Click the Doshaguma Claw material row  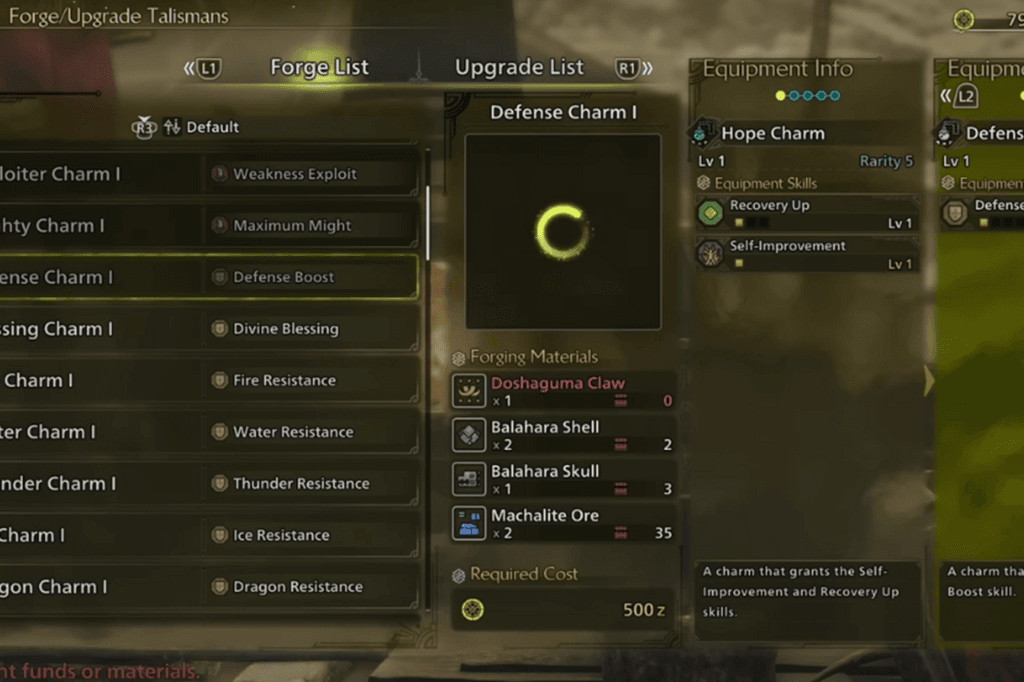click(563, 391)
